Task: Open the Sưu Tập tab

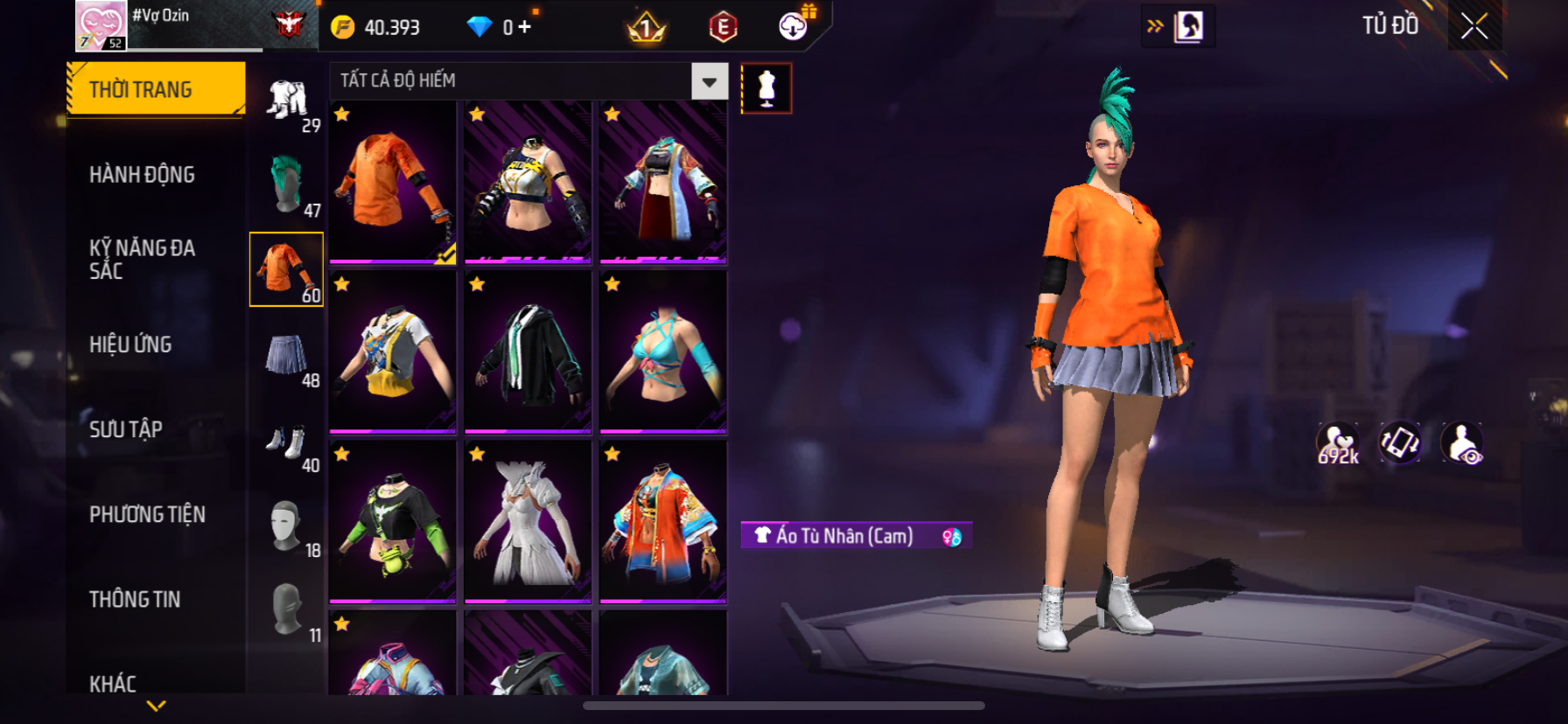Action: coord(126,429)
